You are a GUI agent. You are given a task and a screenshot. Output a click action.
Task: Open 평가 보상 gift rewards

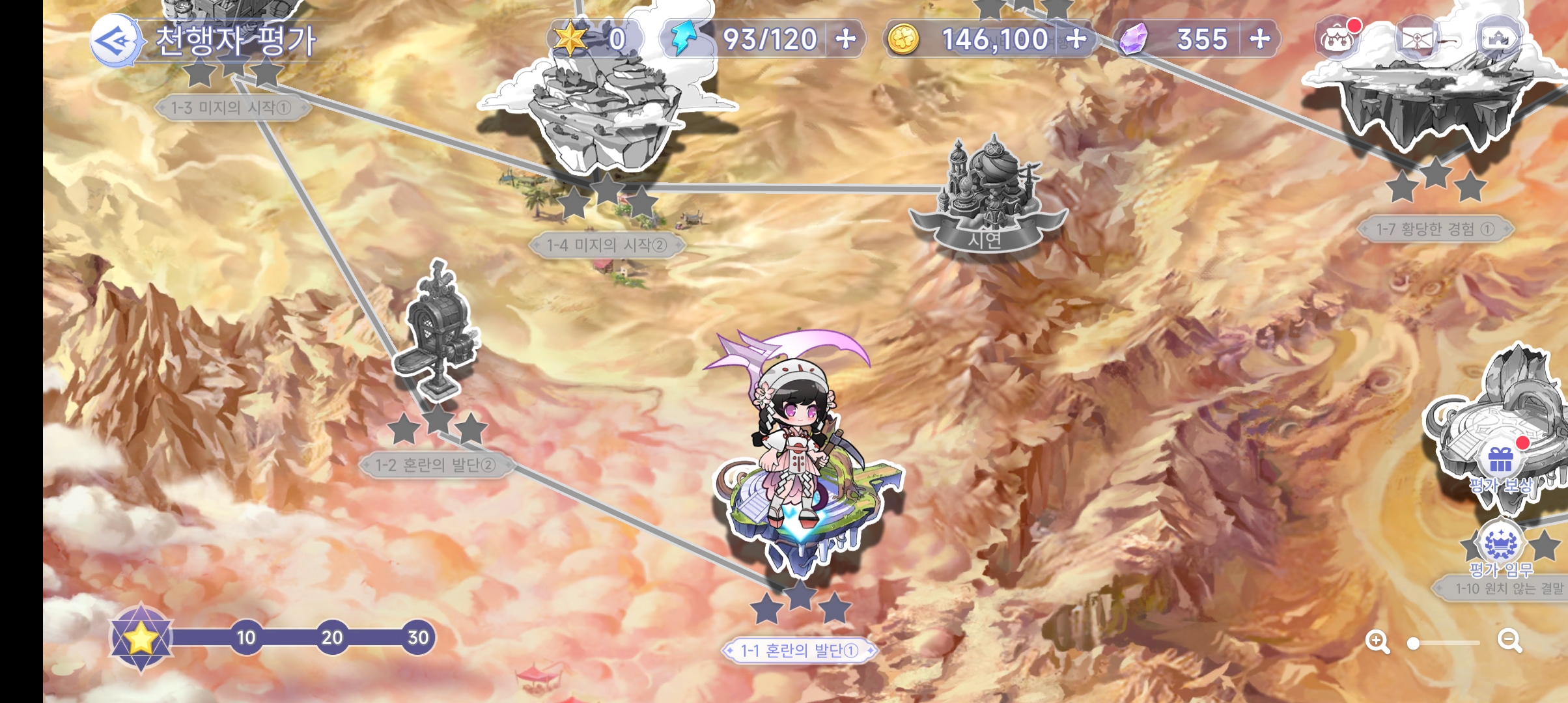pyautogui.click(x=1501, y=462)
